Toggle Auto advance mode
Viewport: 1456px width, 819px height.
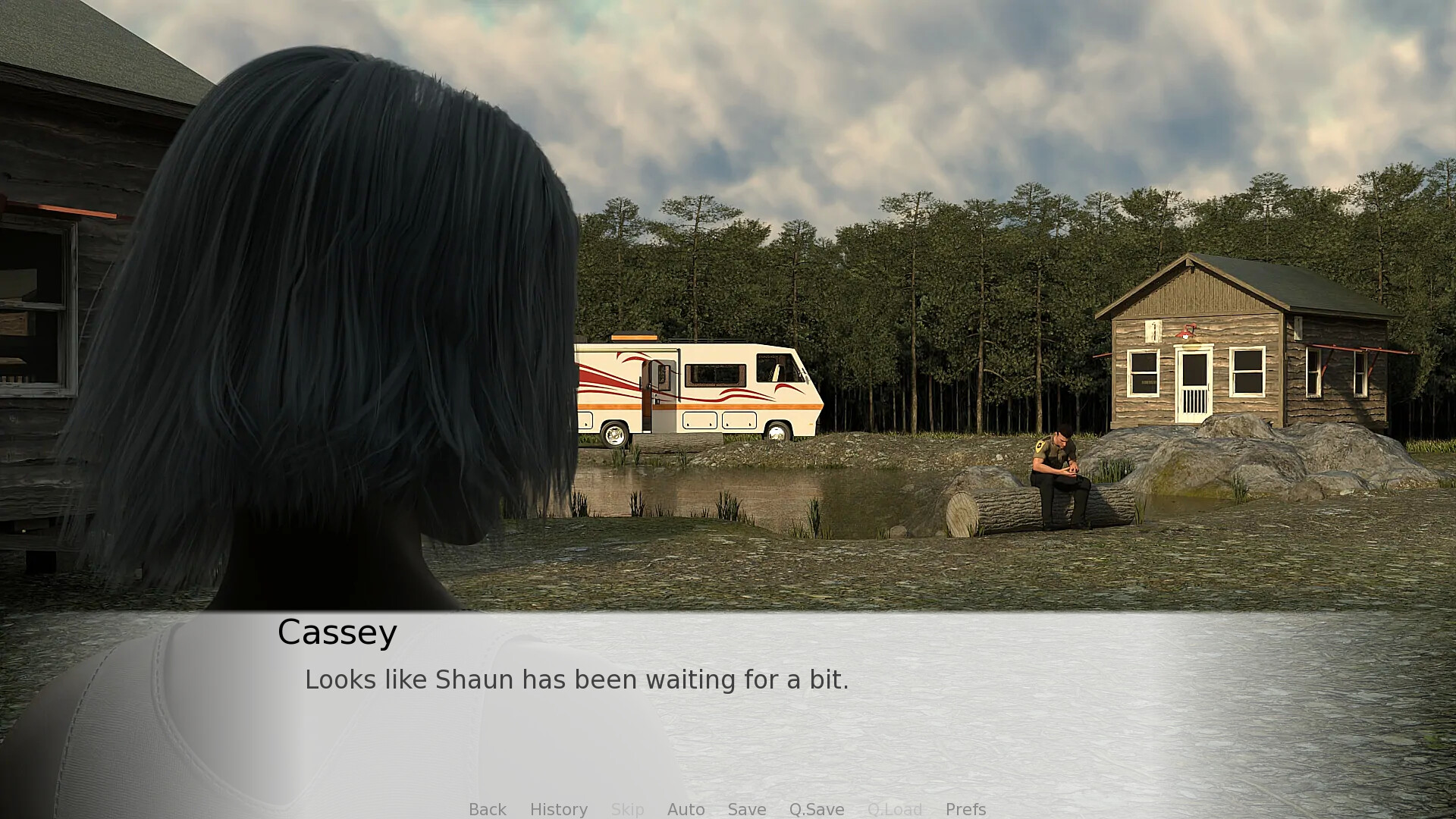(686, 809)
